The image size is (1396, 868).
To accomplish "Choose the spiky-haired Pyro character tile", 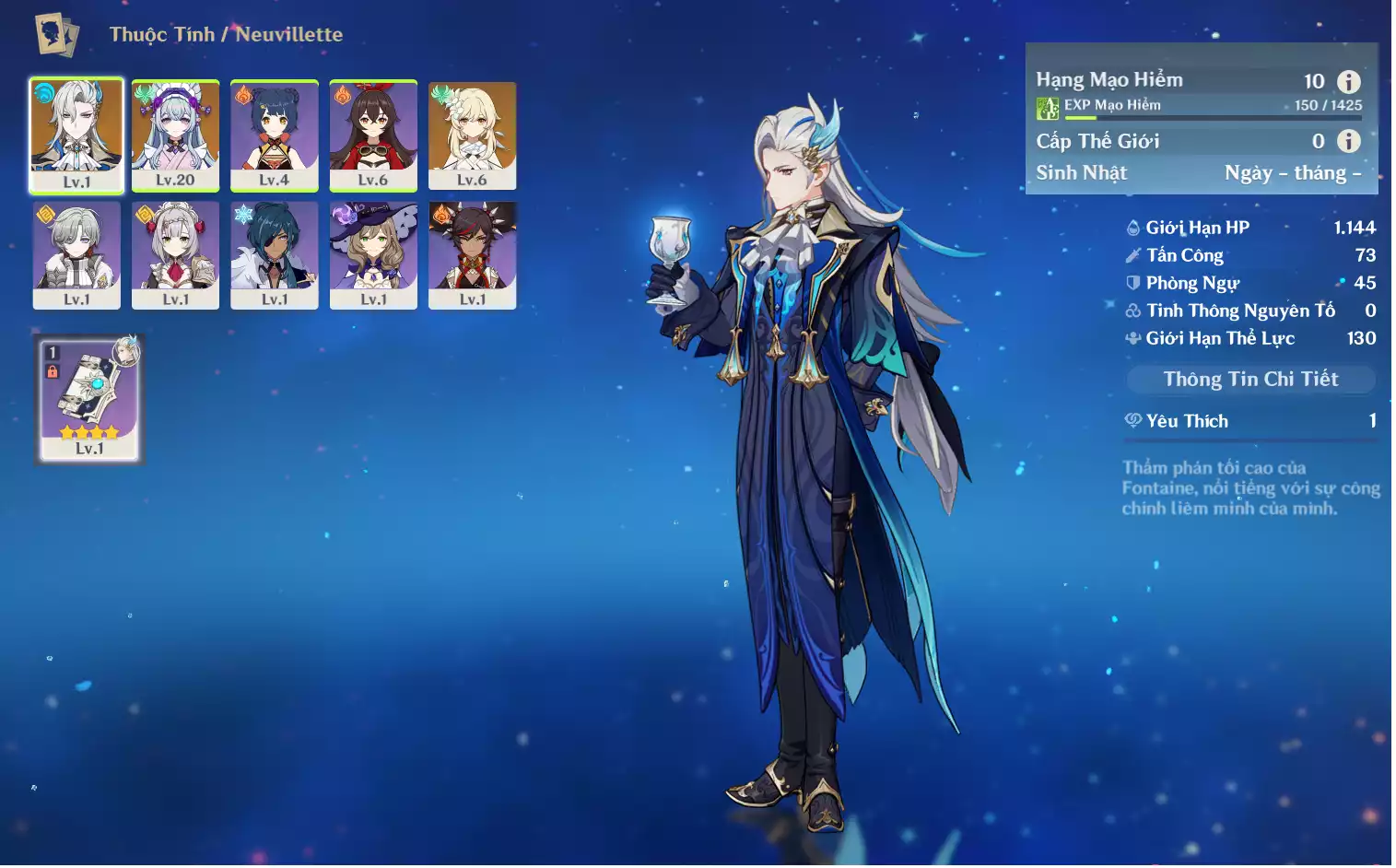I will (472, 254).
